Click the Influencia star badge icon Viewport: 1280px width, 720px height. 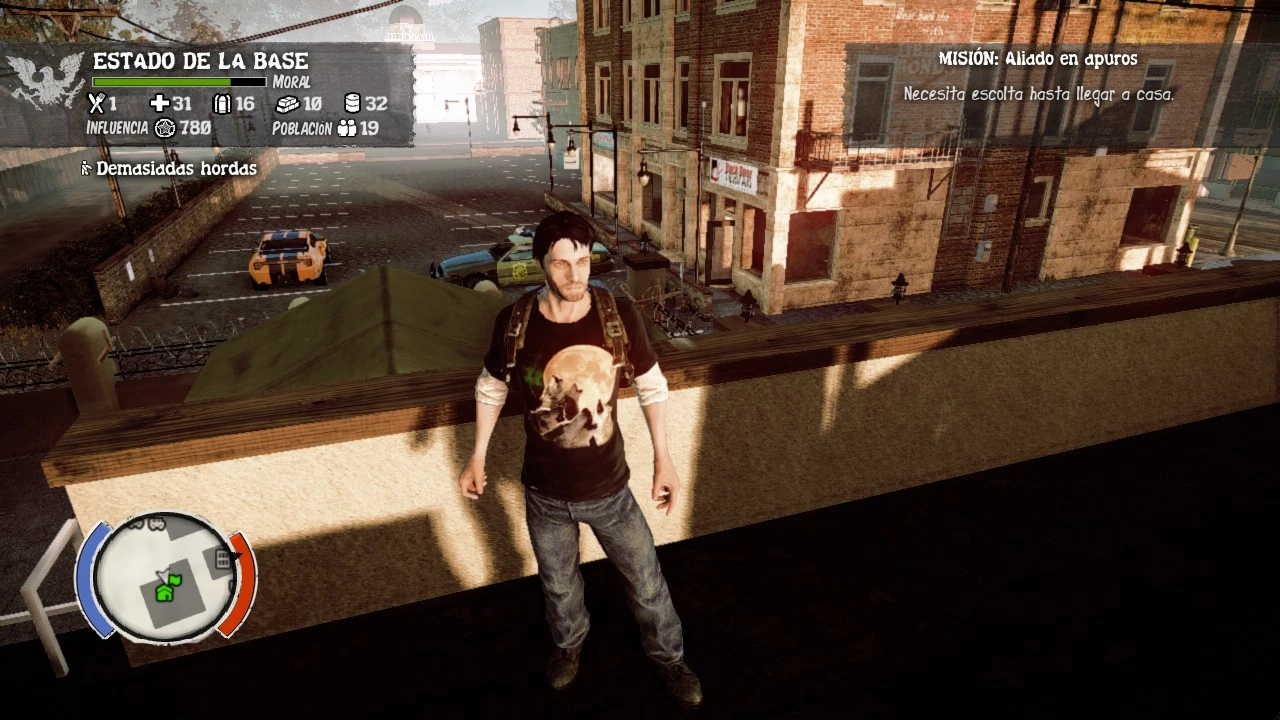pyautogui.click(x=165, y=128)
